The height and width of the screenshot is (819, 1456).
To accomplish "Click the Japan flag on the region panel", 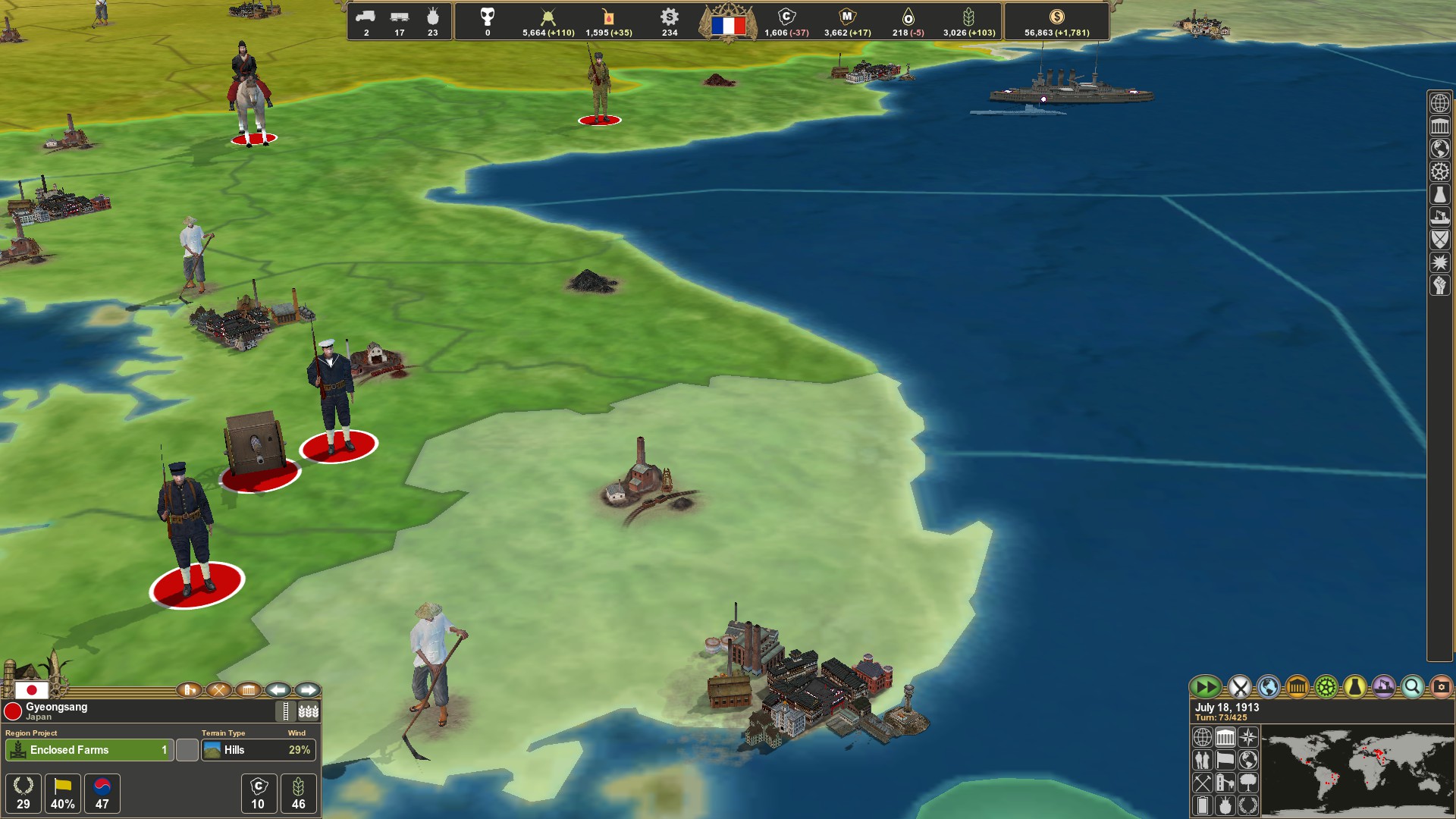I will click(33, 691).
